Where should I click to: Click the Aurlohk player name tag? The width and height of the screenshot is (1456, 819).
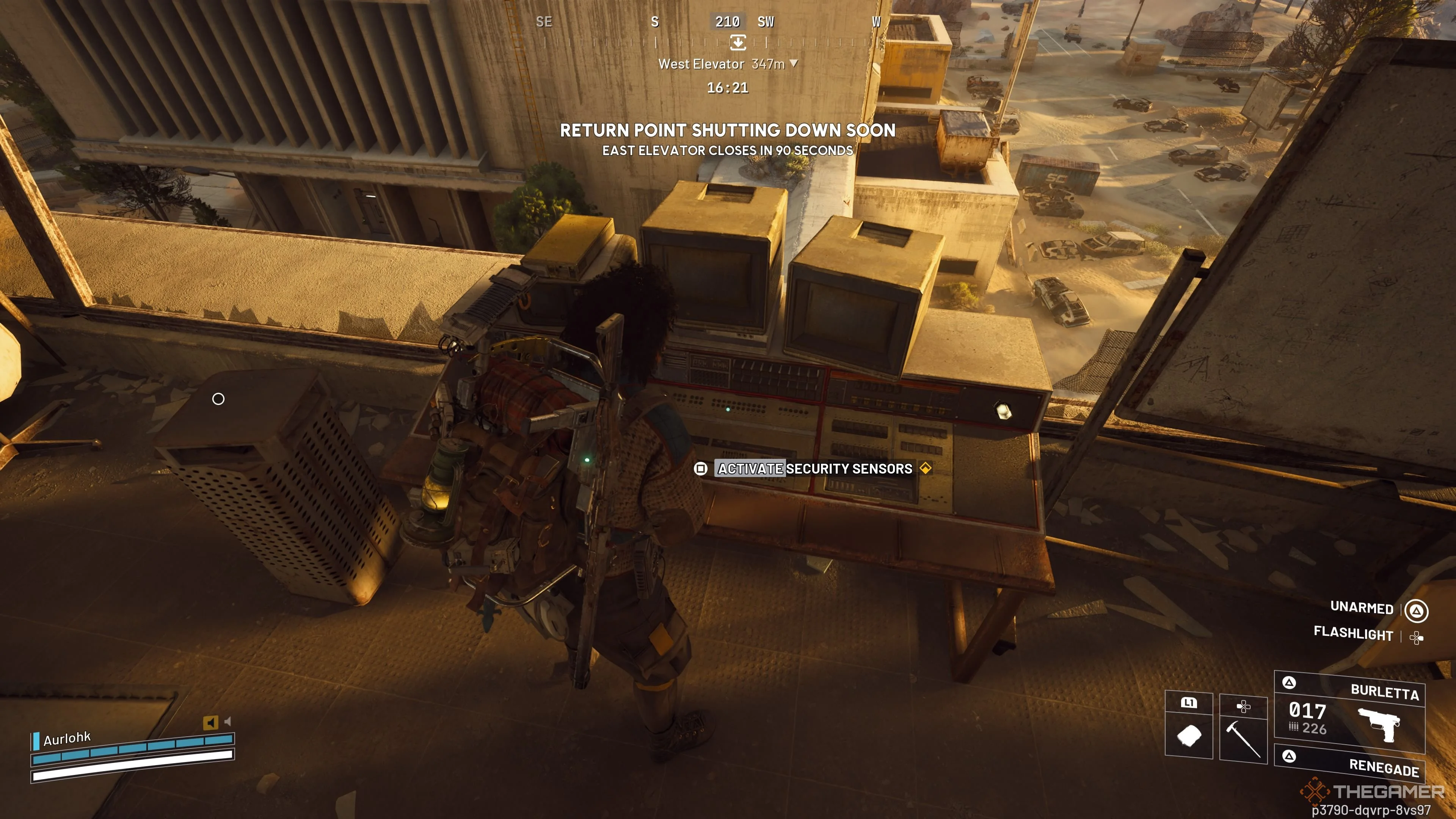coord(67,738)
